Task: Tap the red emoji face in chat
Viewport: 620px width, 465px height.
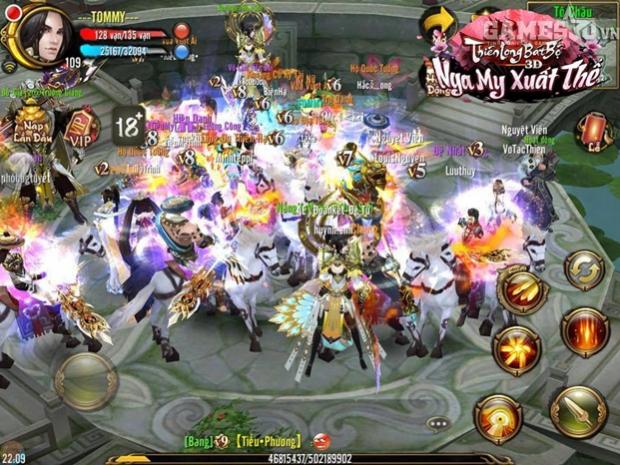Action: (321, 440)
